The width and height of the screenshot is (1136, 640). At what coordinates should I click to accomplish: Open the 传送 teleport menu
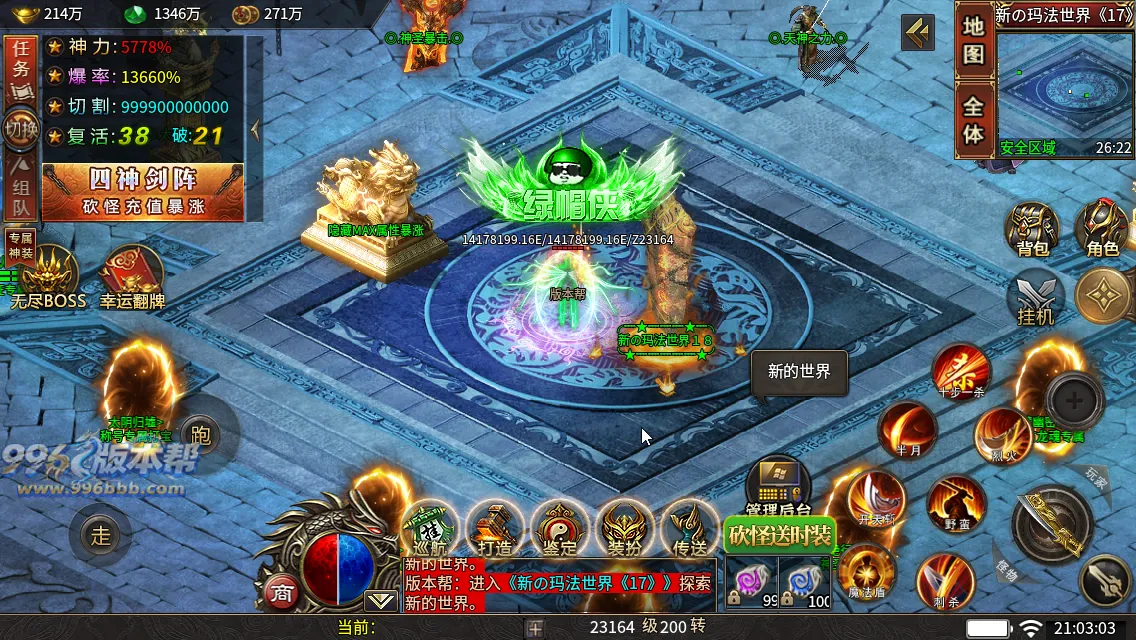[x=690, y=528]
